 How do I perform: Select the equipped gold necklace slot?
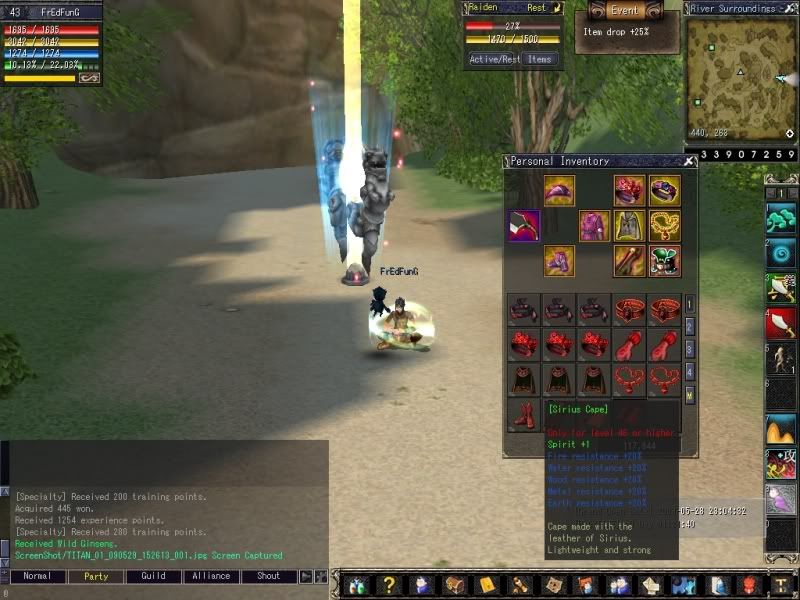pyautogui.click(x=664, y=226)
